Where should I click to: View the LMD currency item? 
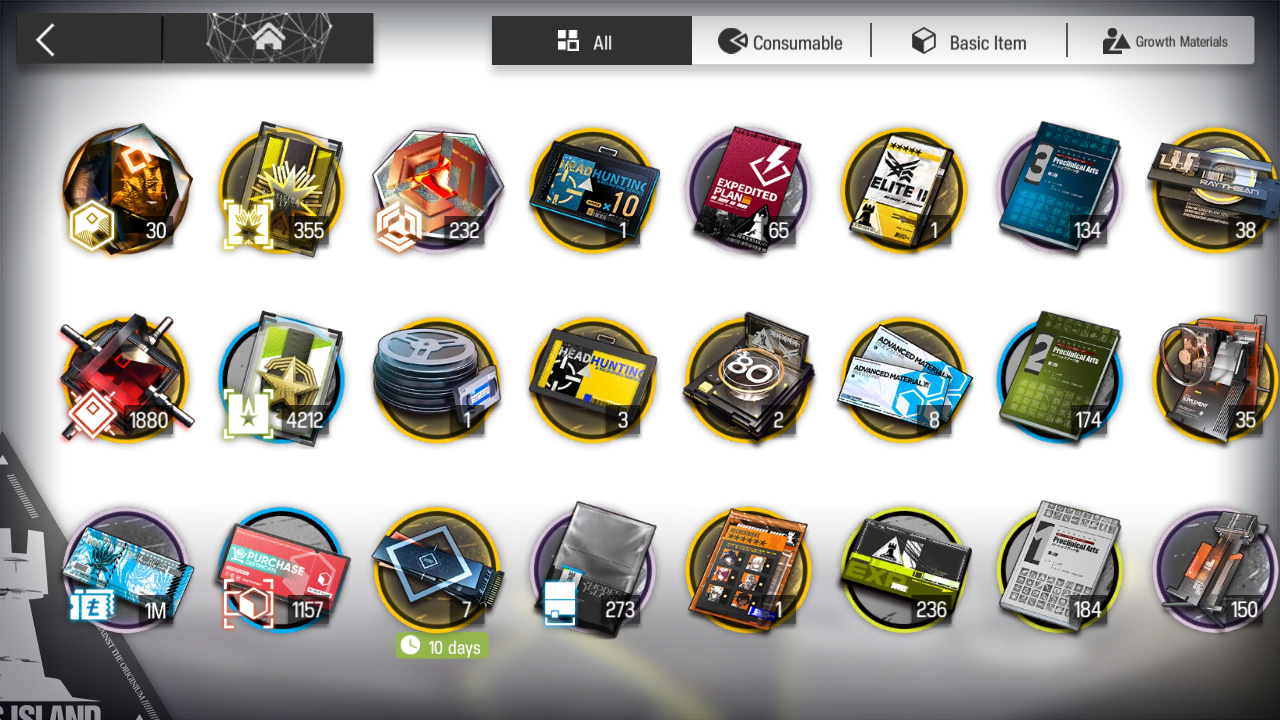click(x=125, y=570)
